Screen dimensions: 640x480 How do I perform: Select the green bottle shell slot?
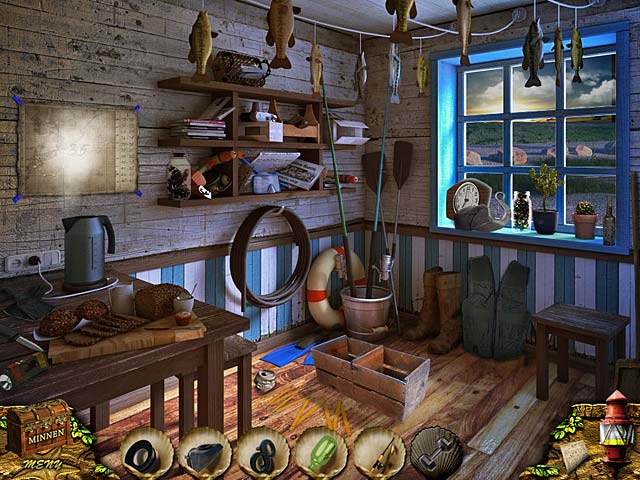[321, 453]
